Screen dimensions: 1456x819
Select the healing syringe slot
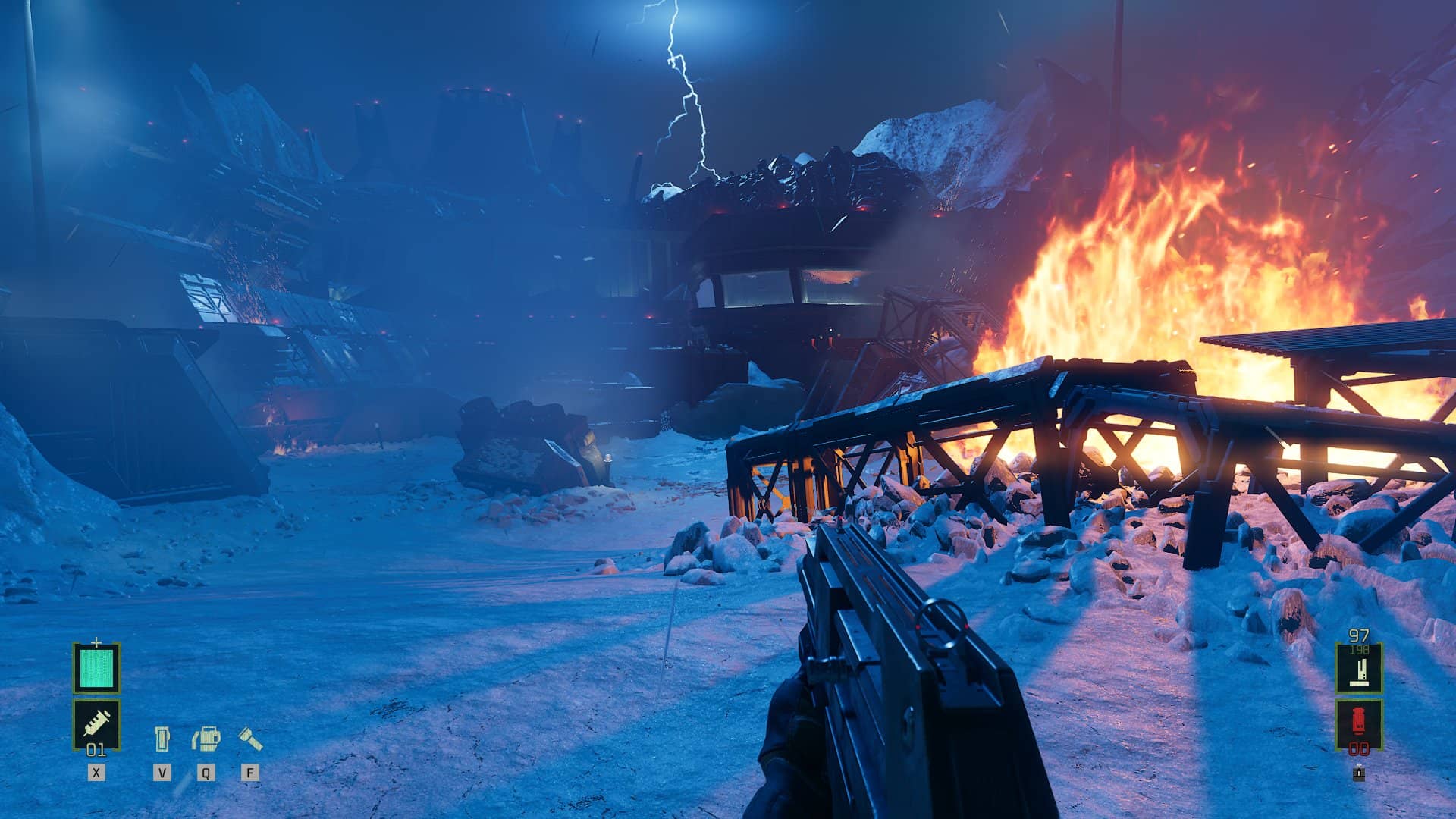tap(96, 723)
